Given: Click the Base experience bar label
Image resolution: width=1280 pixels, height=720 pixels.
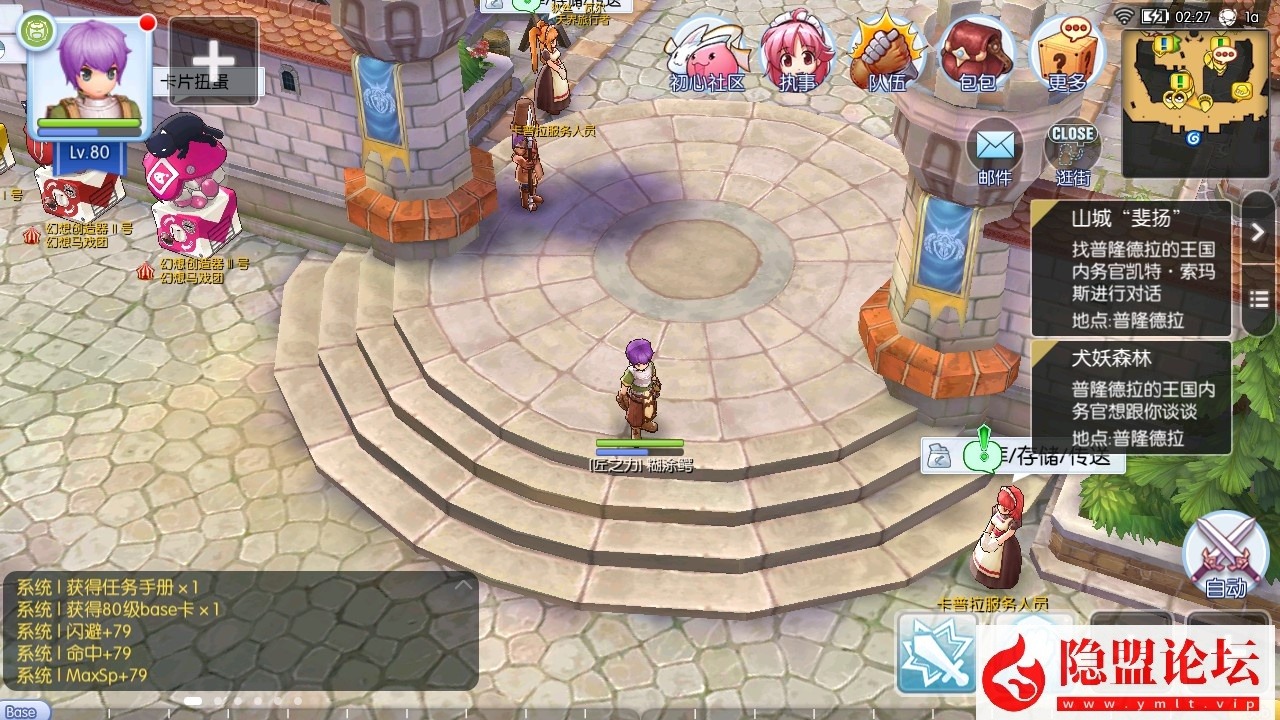Looking at the screenshot, I should point(20,712).
